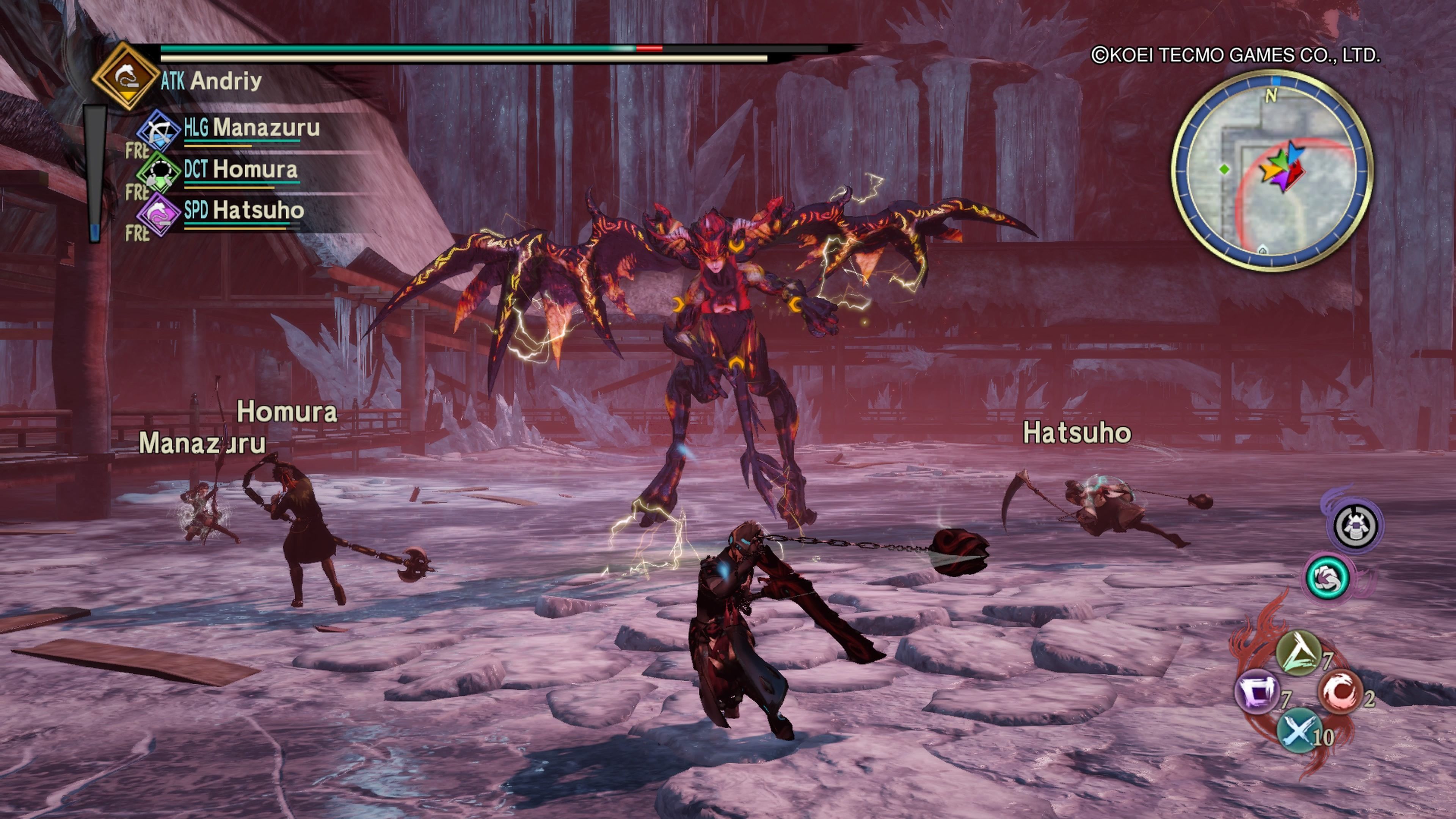Viewport: 1456px width, 819px height.
Task: Select Andriy's ATK portrait icon
Action: point(126,76)
